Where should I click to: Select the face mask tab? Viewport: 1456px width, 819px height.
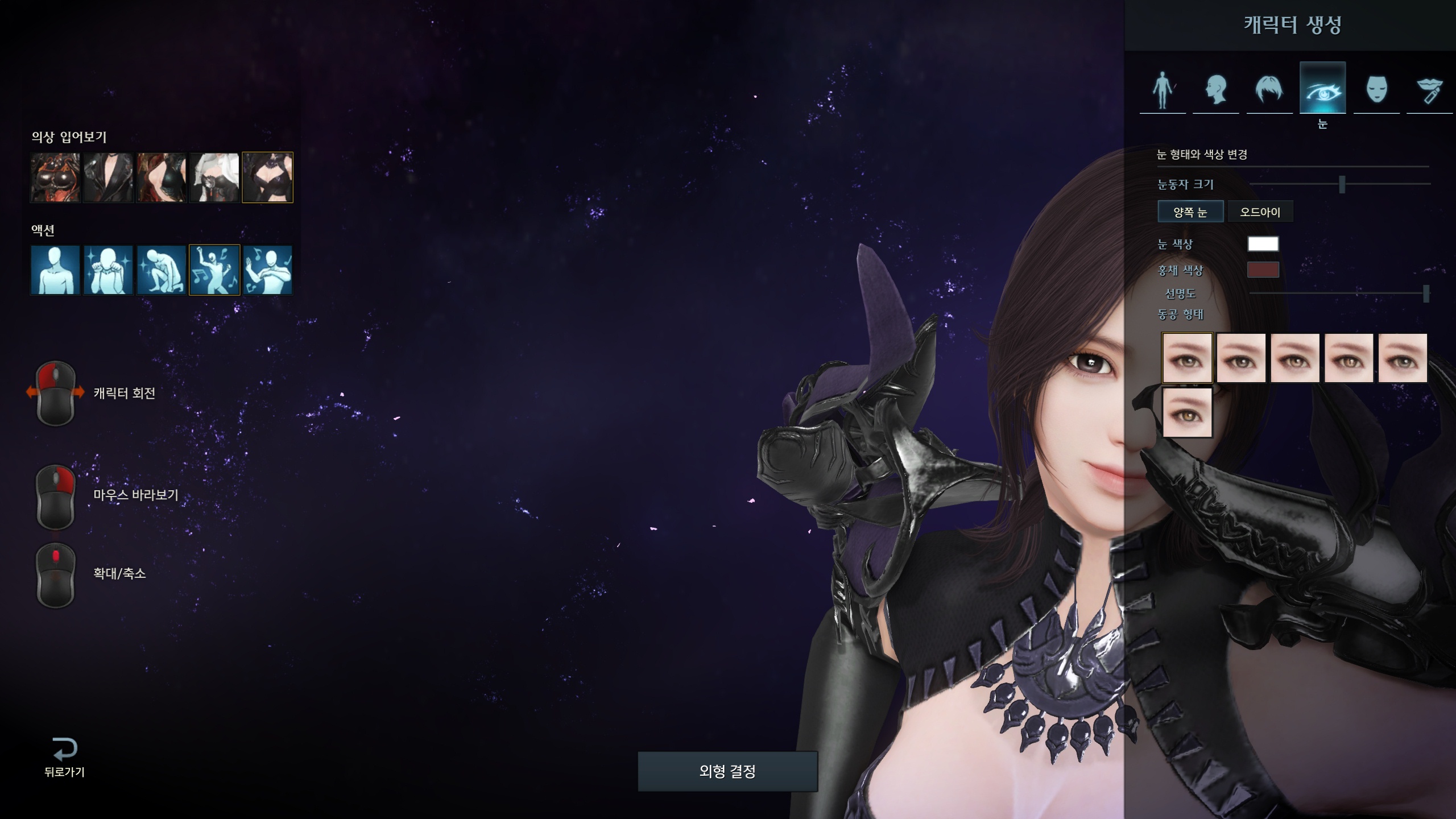click(1376, 89)
